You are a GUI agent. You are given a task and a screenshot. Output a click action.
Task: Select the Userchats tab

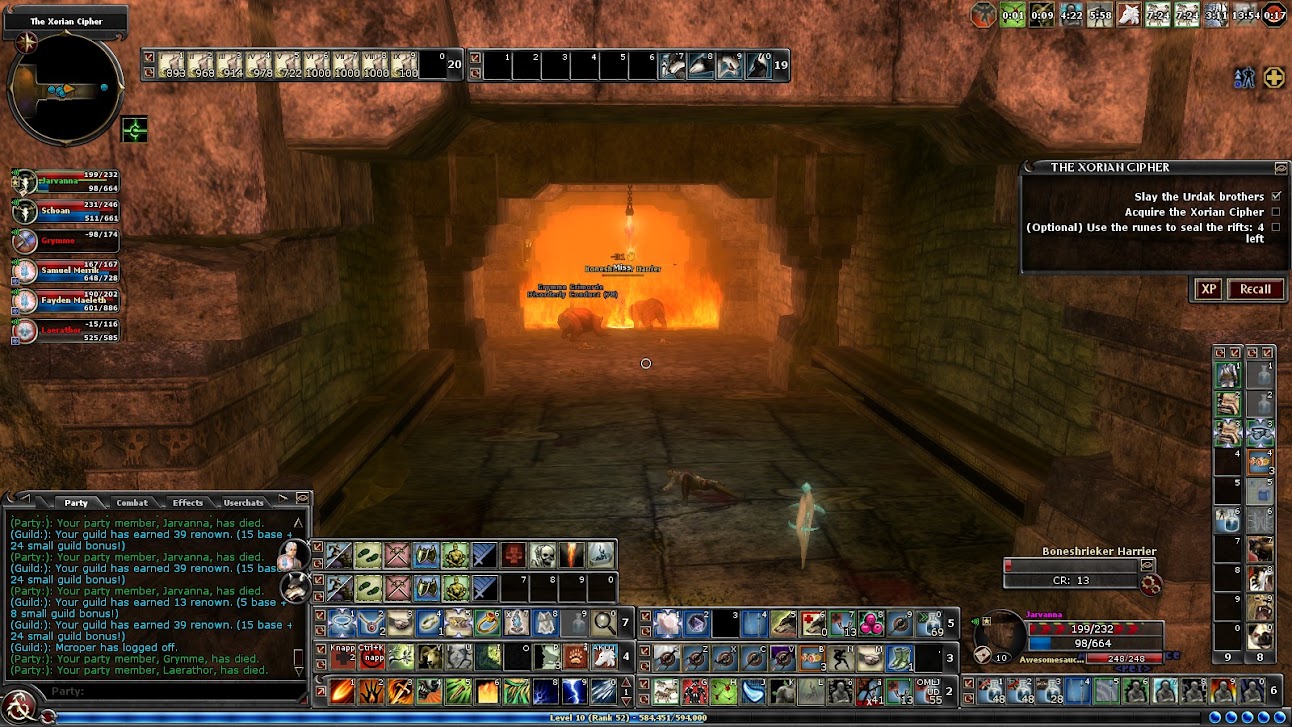(243, 502)
